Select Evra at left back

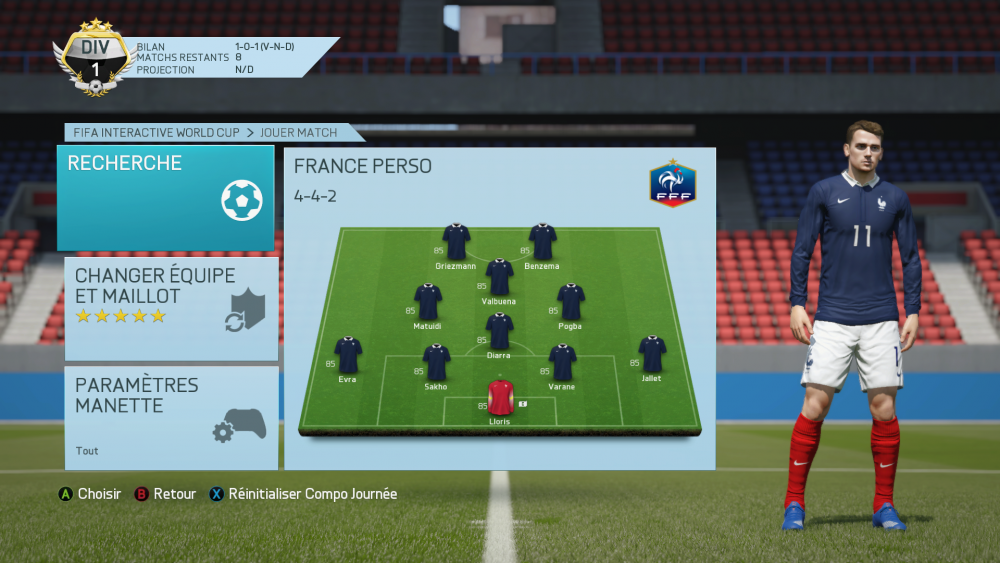(x=348, y=355)
